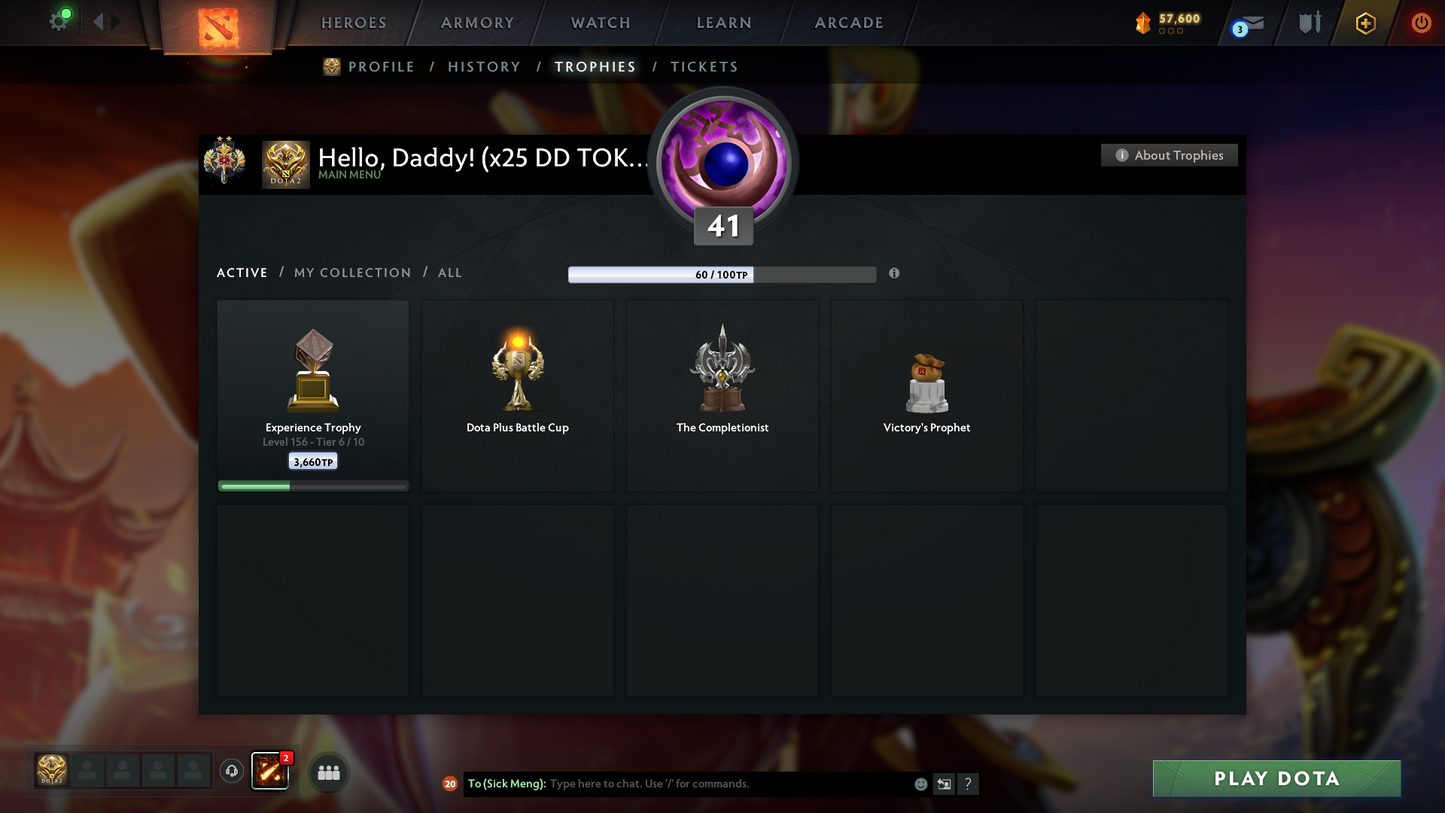Open the ALL trophies filter
This screenshot has width=1445, height=813.
tap(449, 272)
